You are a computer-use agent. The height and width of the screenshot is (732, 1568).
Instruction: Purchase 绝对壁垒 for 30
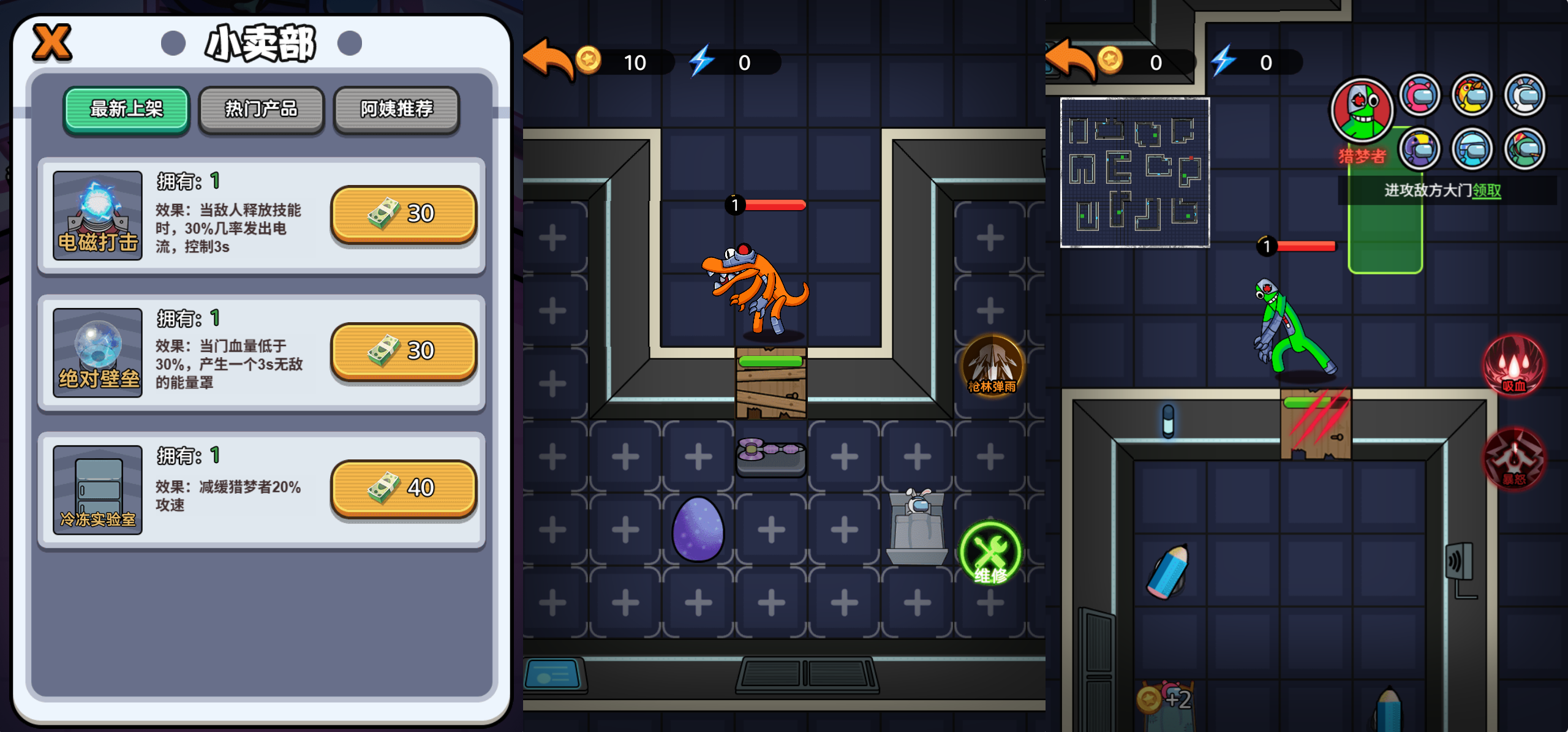[x=403, y=350]
